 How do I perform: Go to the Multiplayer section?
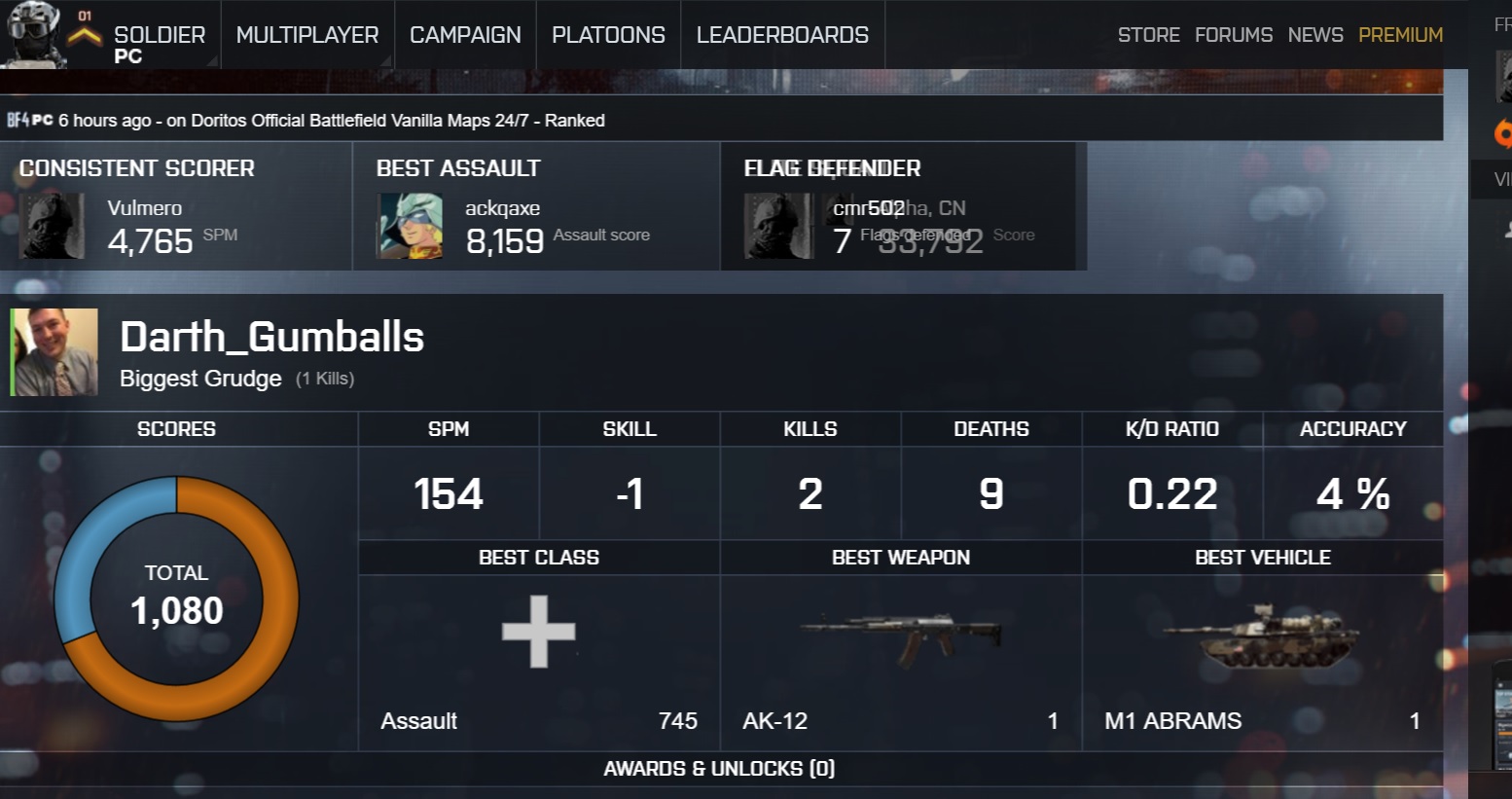pos(307,35)
